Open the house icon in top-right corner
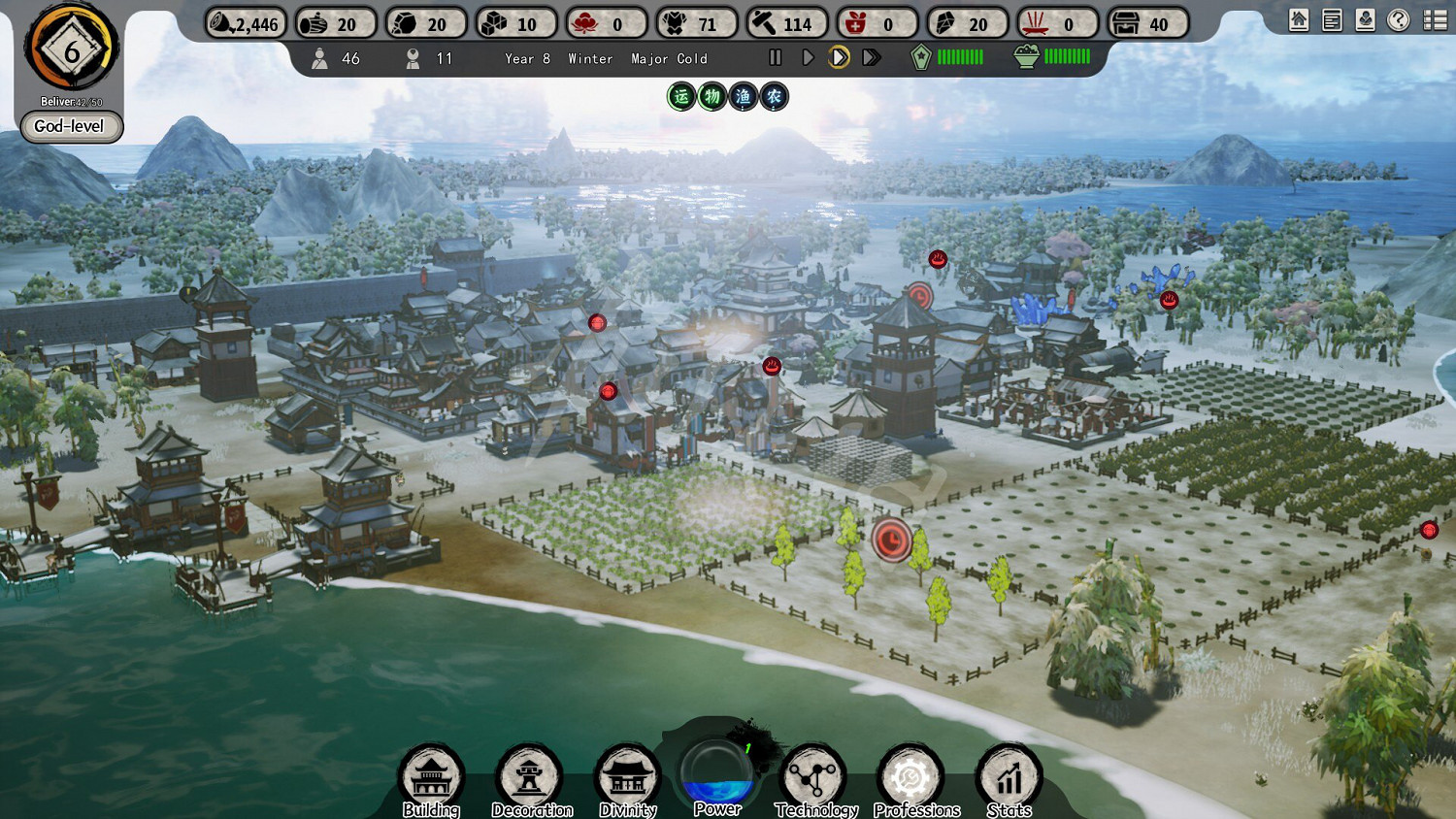Image resolution: width=1456 pixels, height=819 pixels. (x=1299, y=20)
